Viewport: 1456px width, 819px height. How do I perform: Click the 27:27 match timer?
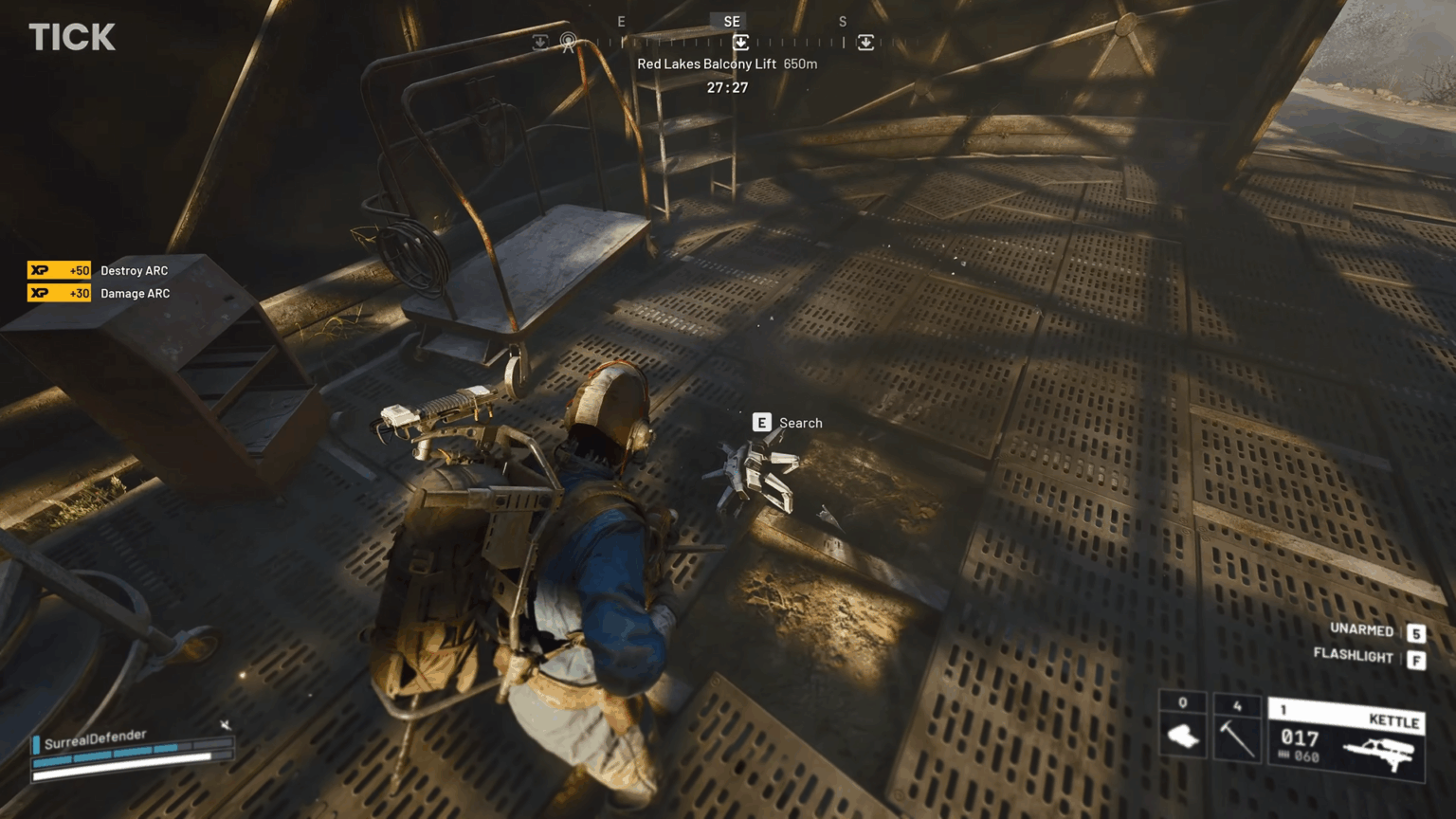coord(728,87)
